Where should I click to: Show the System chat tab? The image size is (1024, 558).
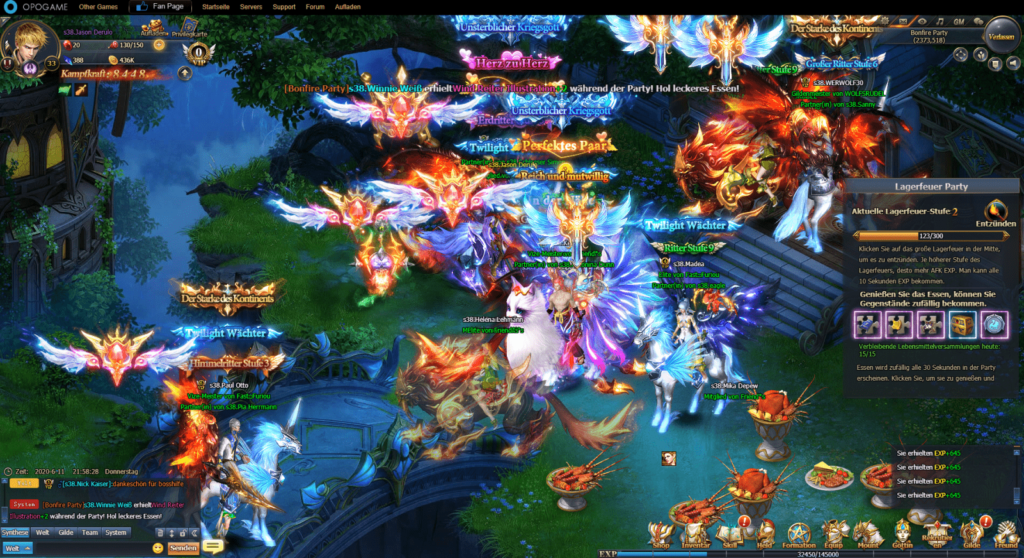coord(116,532)
